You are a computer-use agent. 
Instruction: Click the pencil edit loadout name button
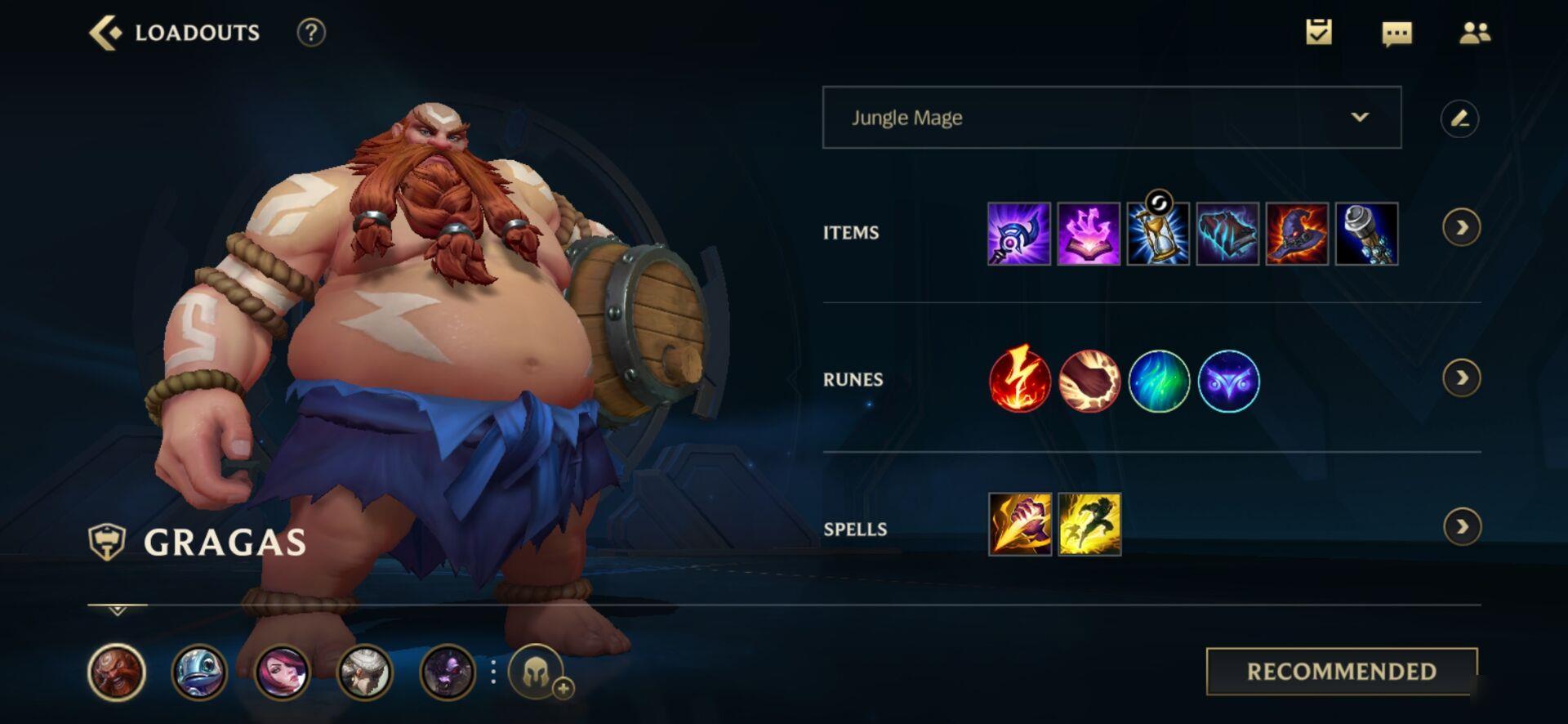pyautogui.click(x=1459, y=118)
